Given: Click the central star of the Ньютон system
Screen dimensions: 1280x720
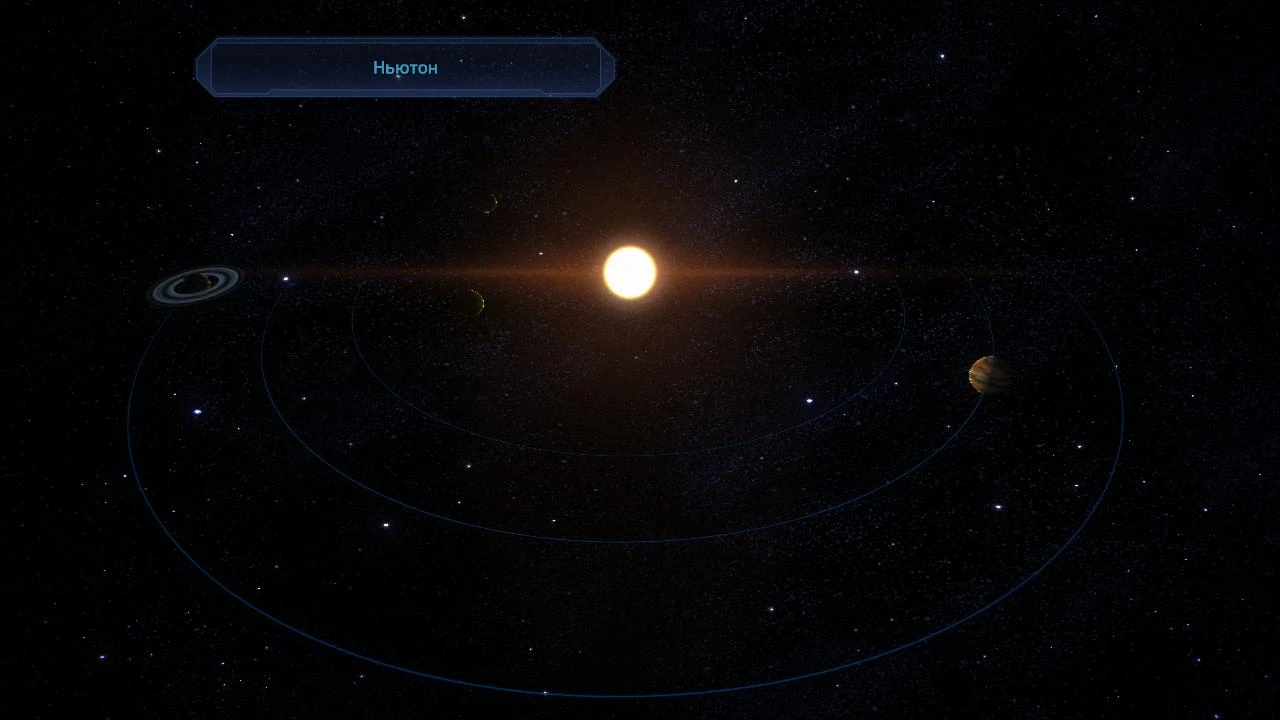Looking at the screenshot, I should [x=628, y=271].
